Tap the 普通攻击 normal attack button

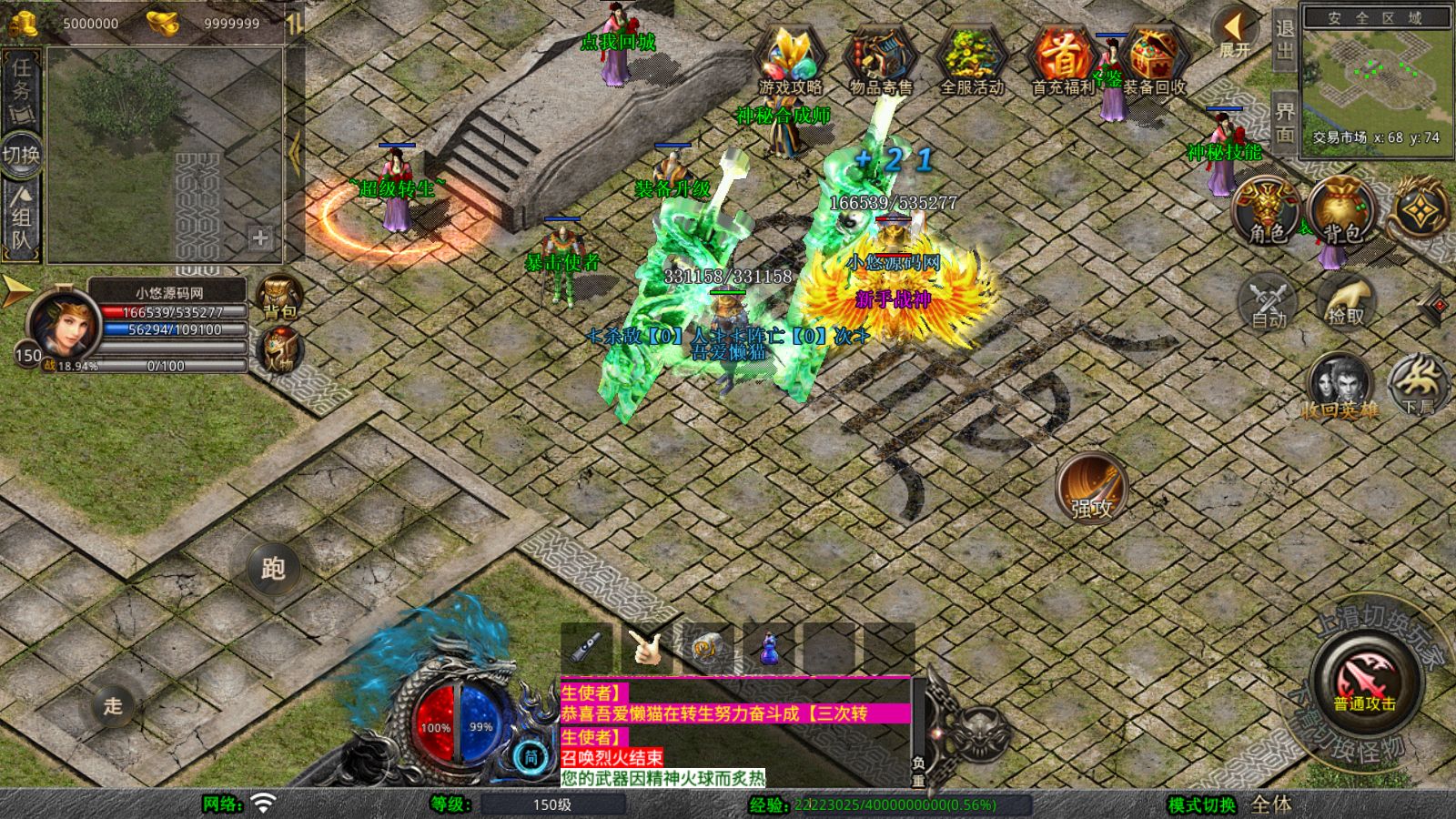1364,682
